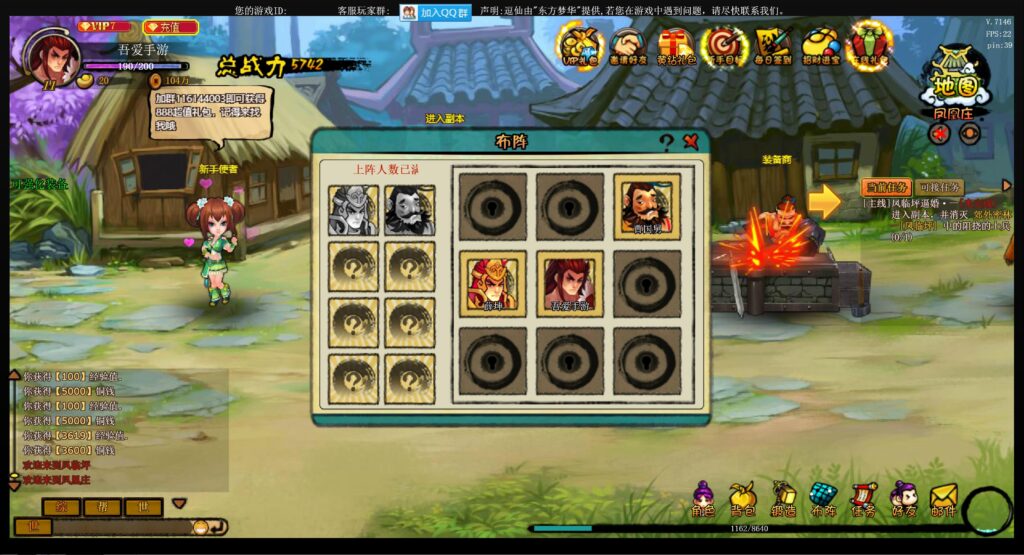Viewport: 1024px width, 555px height.
Task: Open the 招财进宝 gold ingot icon
Action: pos(821,45)
